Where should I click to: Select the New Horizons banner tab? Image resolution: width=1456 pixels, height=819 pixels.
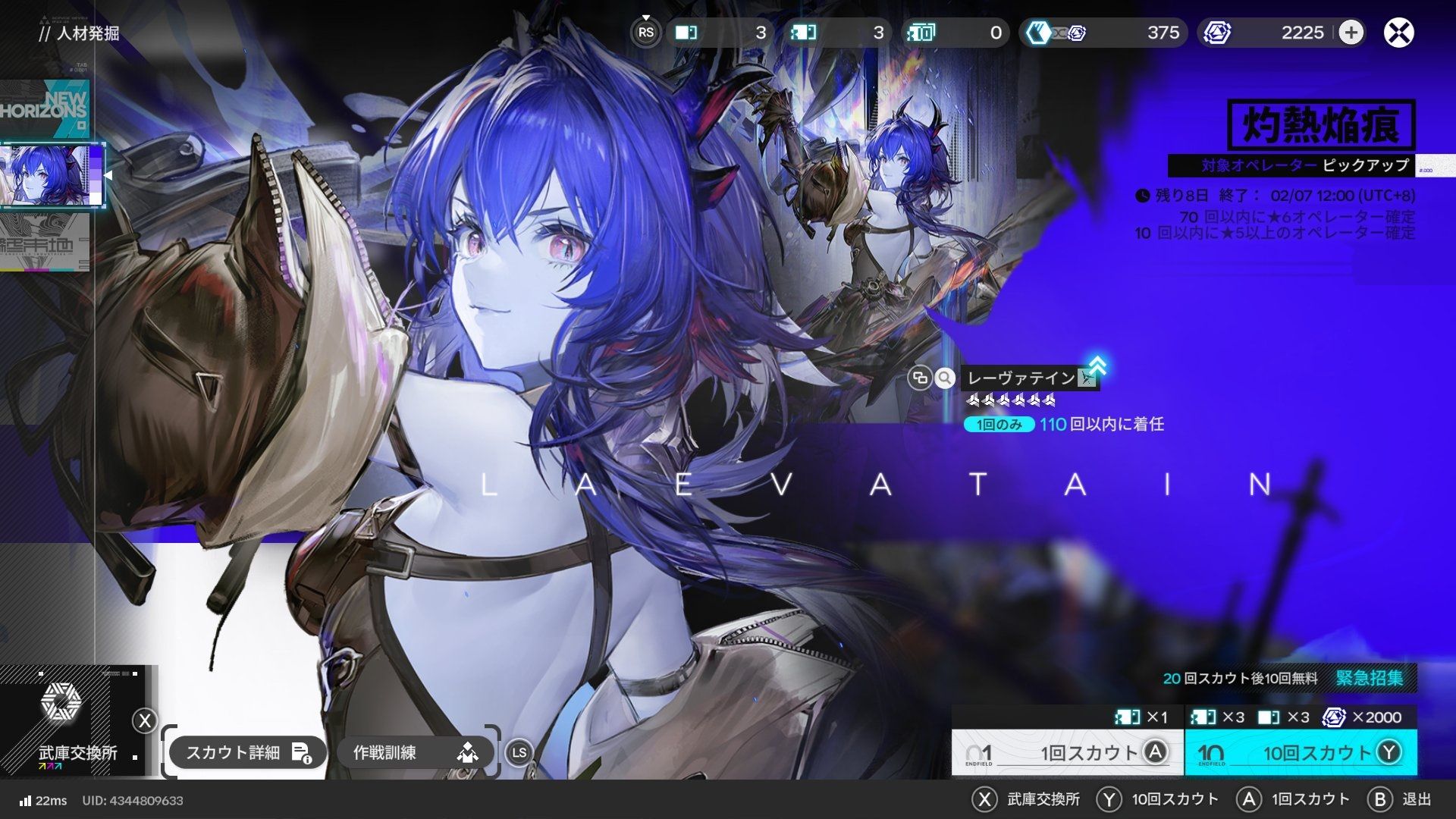click(x=45, y=108)
